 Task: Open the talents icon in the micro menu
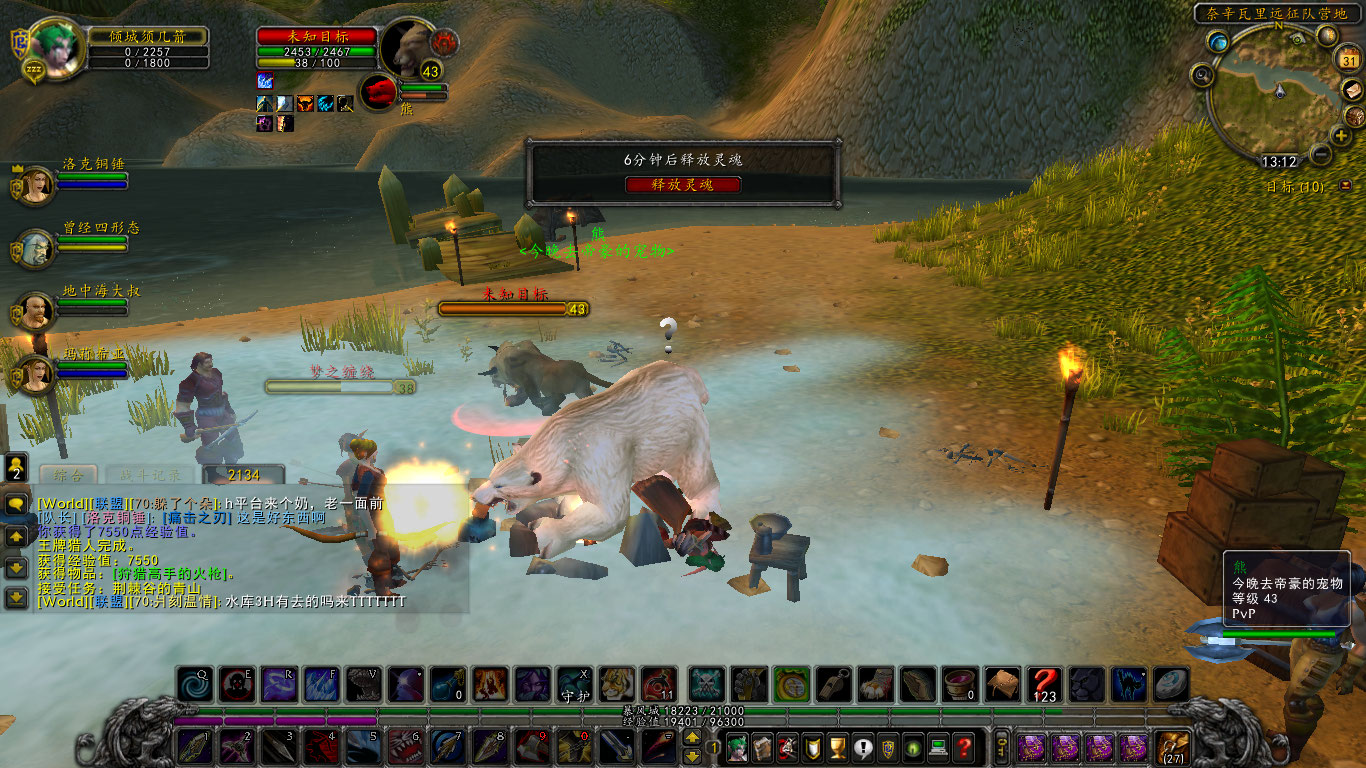789,748
